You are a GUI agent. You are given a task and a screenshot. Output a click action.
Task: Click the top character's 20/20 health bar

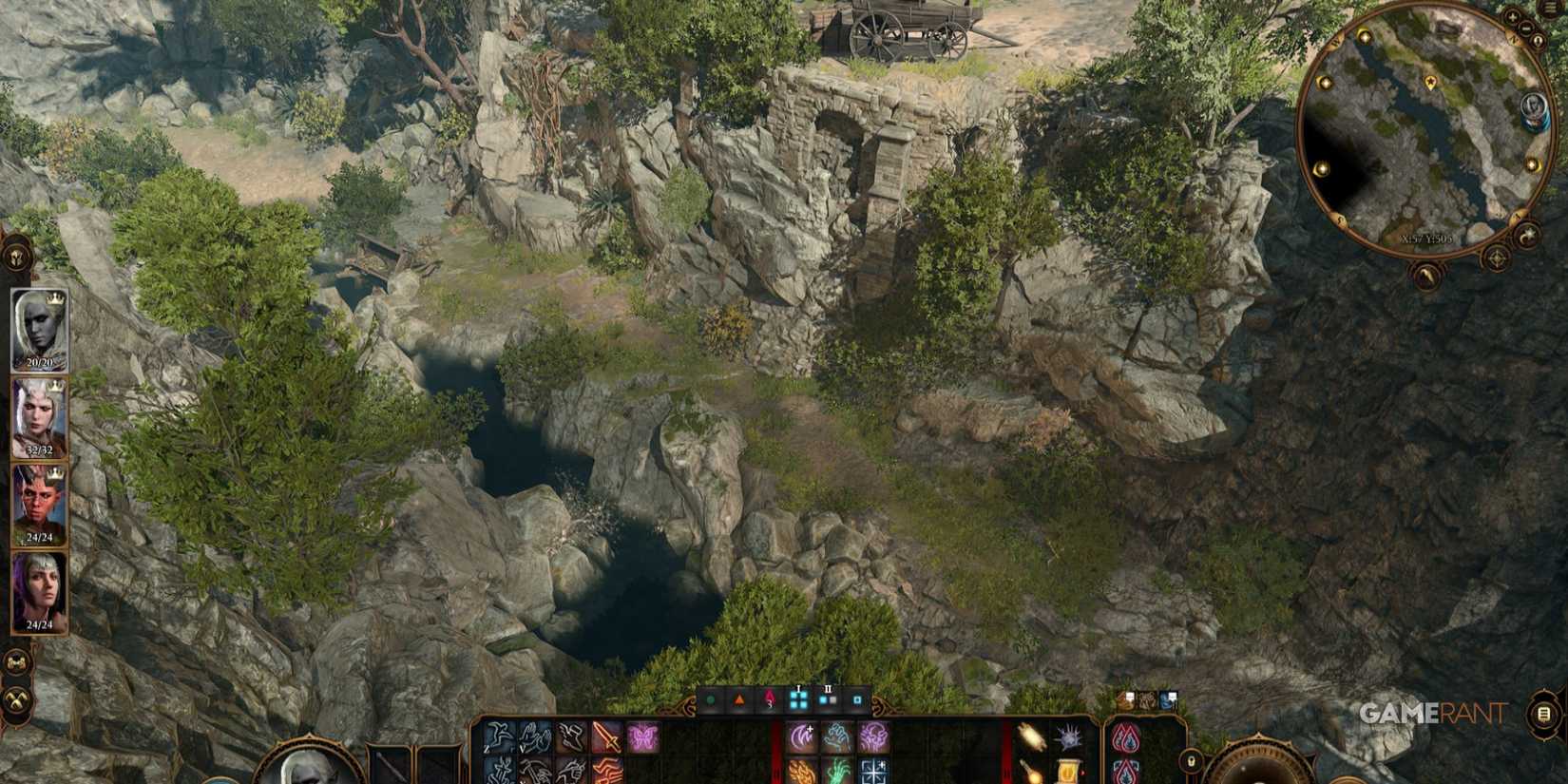[38, 363]
